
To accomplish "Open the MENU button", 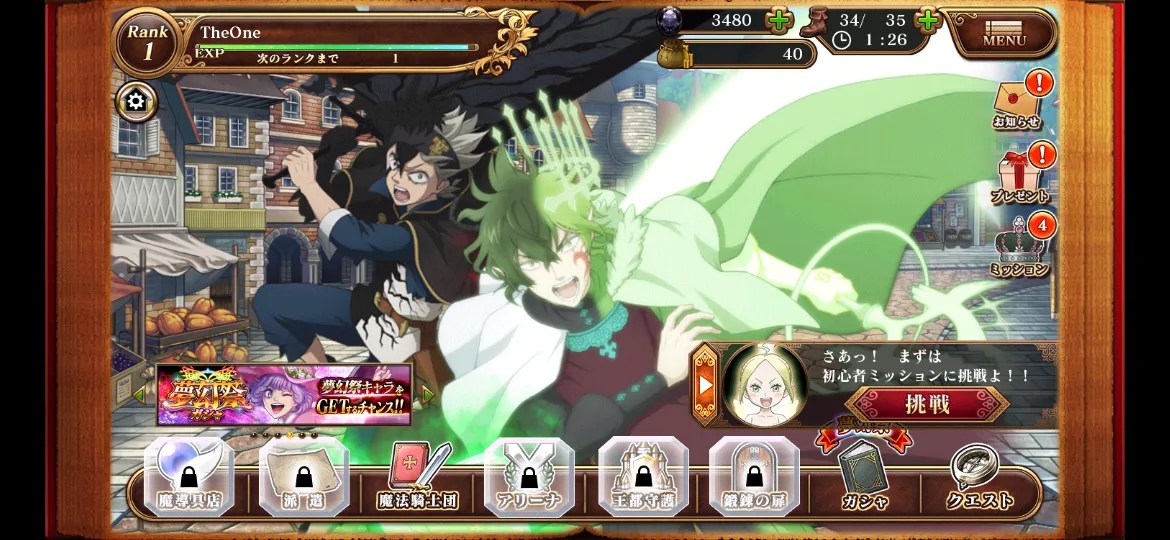I will coord(1004,35).
